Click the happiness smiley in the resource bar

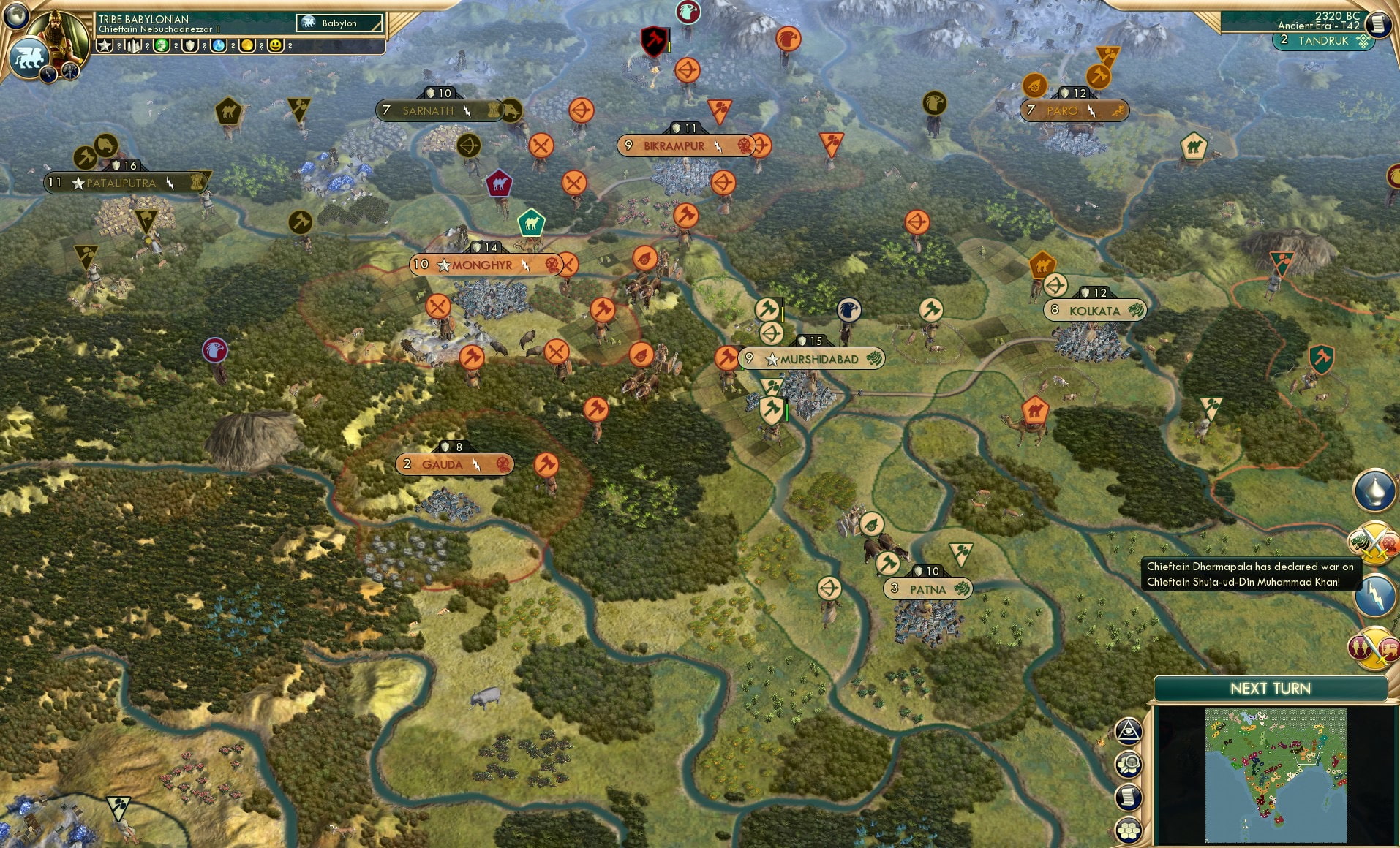276,45
